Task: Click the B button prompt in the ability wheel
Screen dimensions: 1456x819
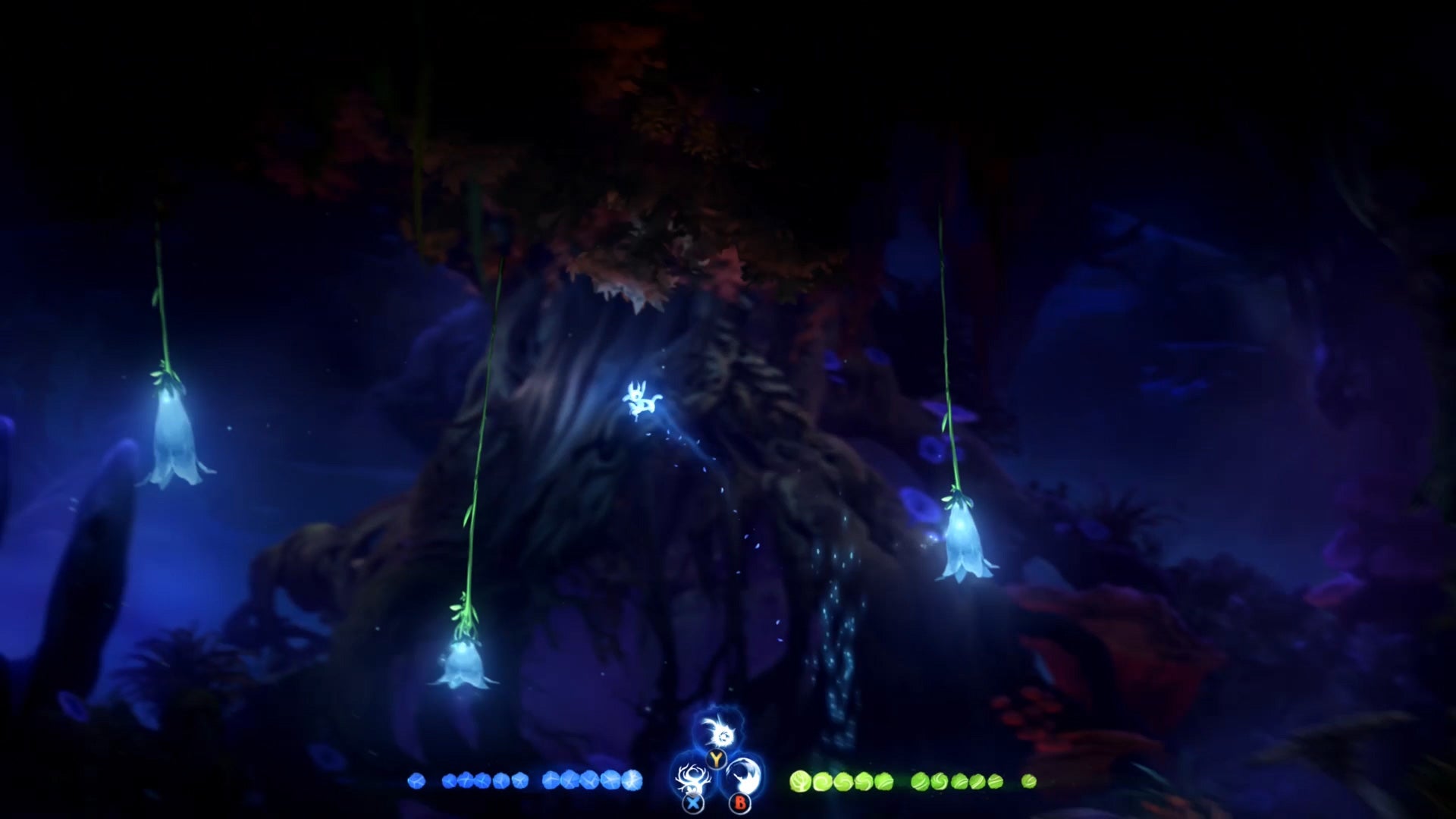Action: pyautogui.click(x=739, y=802)
